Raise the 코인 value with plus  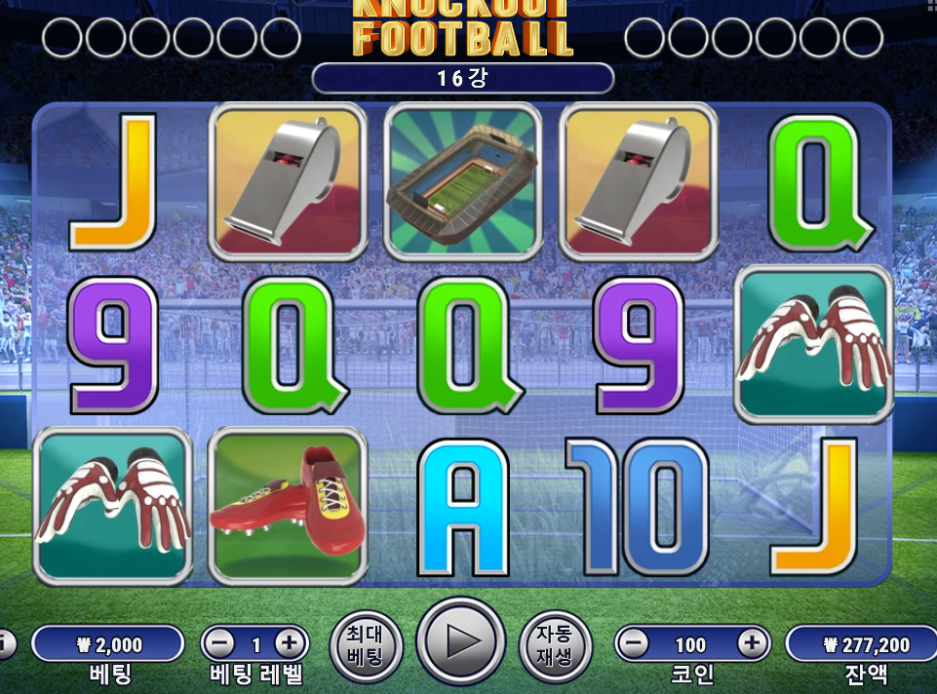(751, 644)
